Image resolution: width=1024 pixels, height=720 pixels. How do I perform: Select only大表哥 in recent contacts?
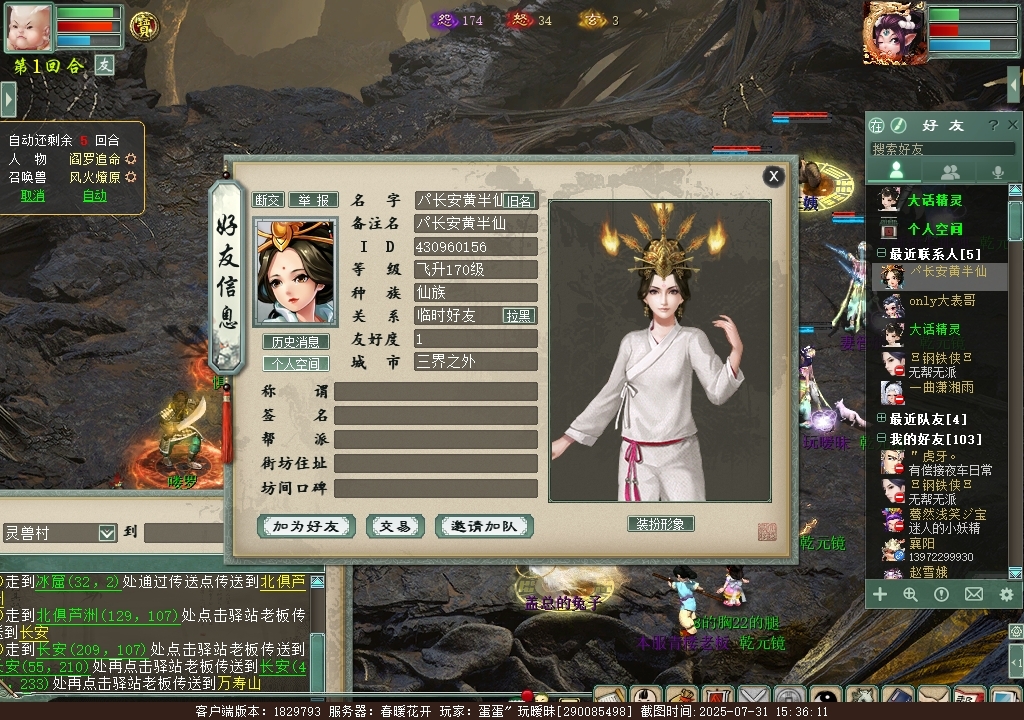pos(941,300)
